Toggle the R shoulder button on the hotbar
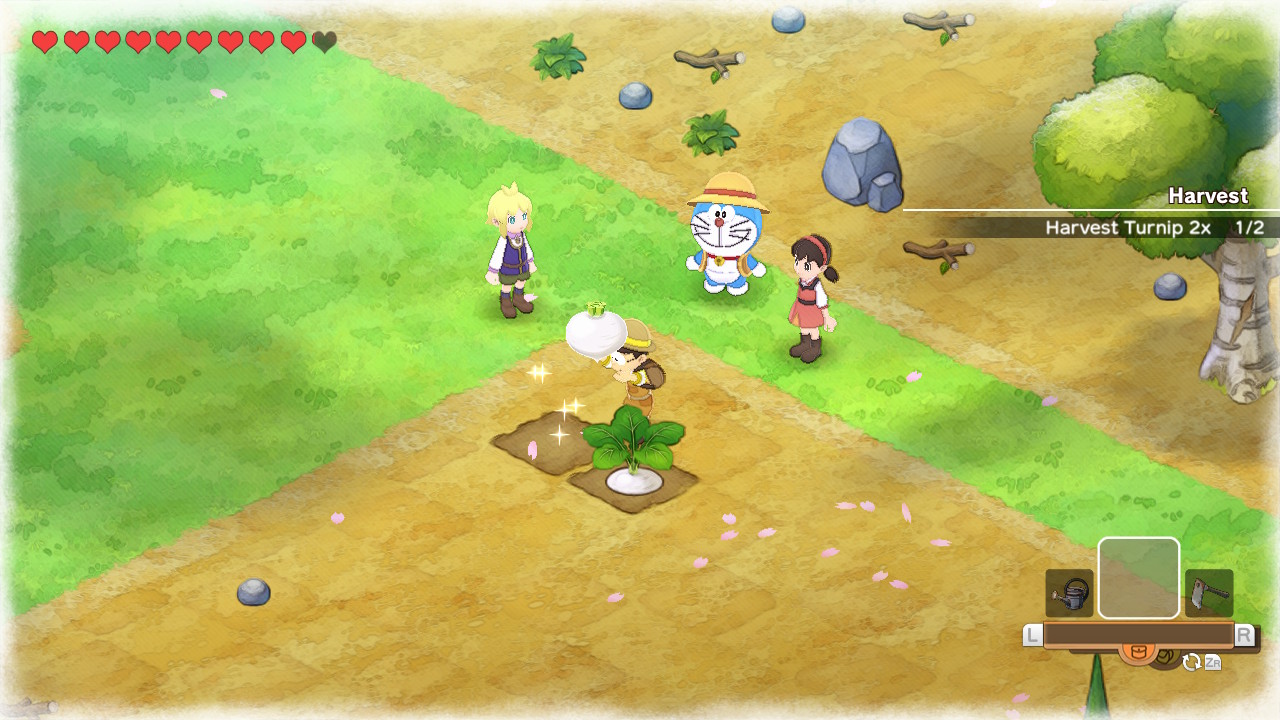 [x=1243, y=634]
